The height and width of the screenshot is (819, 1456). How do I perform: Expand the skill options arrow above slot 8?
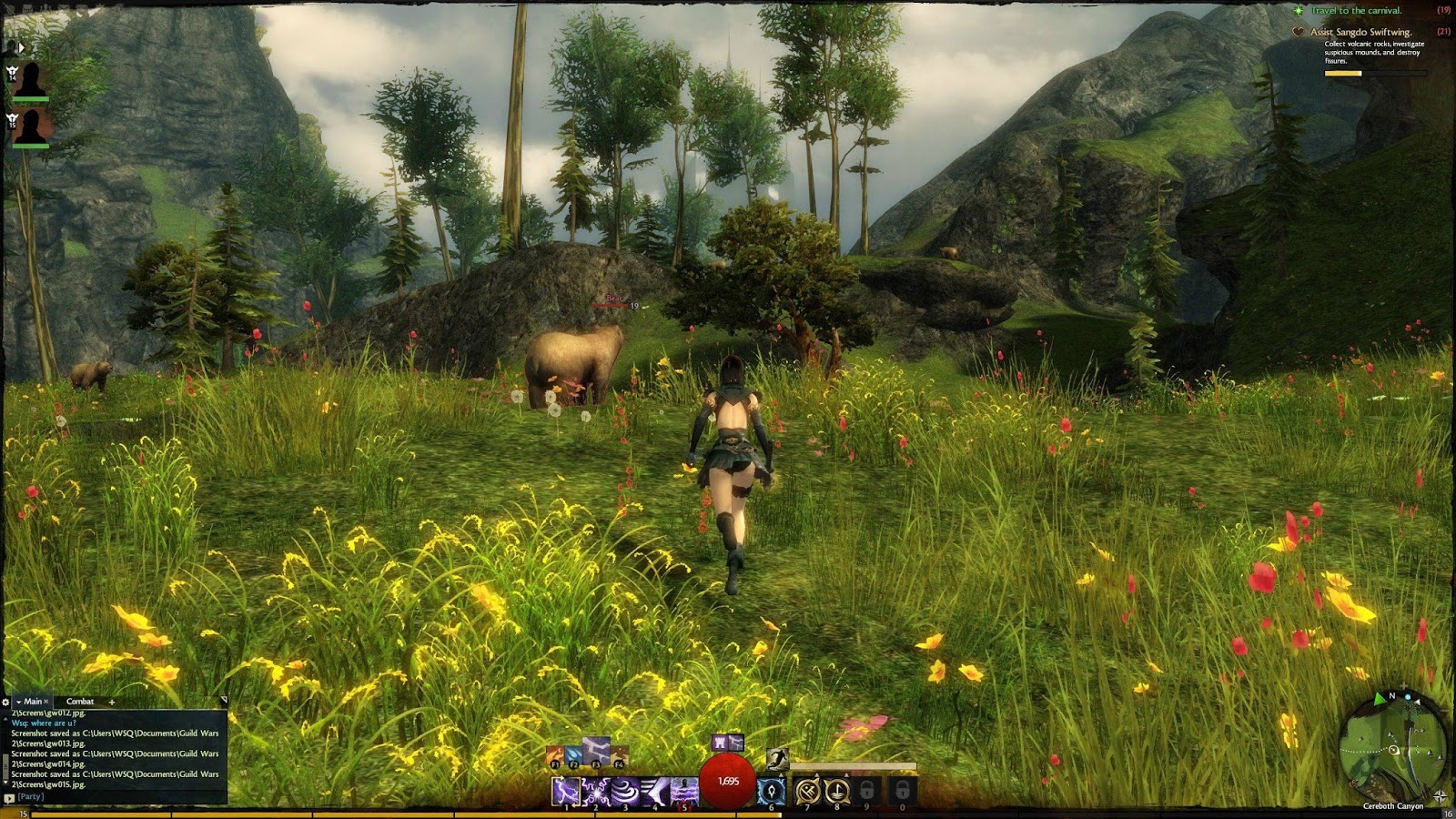(x=846, y=773)
